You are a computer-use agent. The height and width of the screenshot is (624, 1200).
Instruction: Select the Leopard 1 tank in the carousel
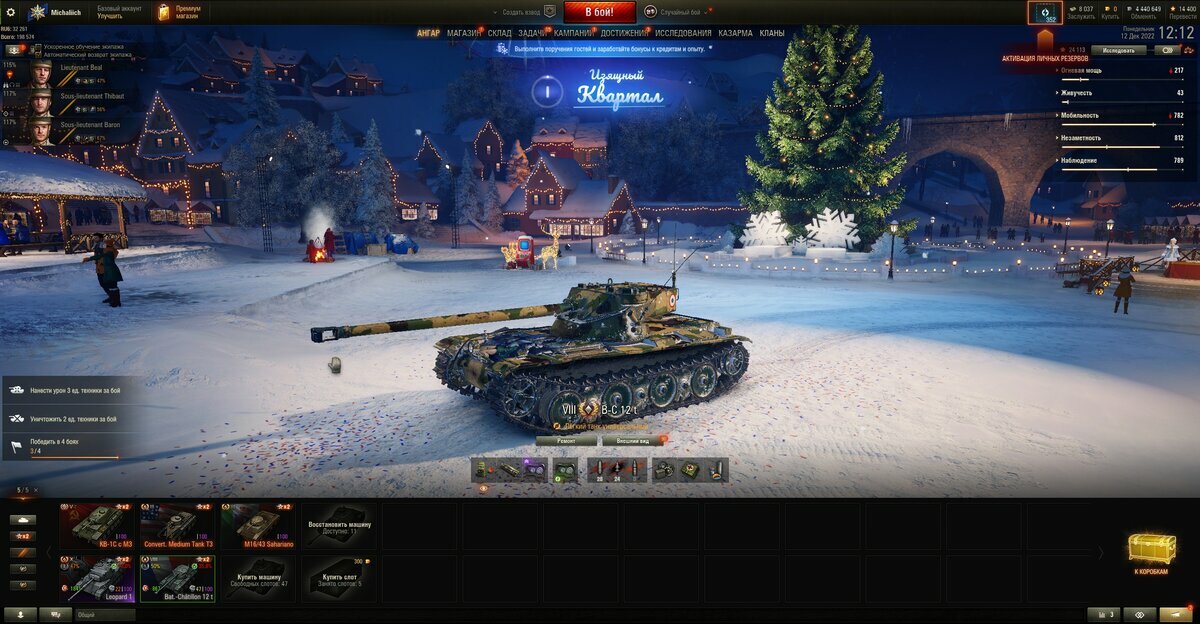(97, 579)
